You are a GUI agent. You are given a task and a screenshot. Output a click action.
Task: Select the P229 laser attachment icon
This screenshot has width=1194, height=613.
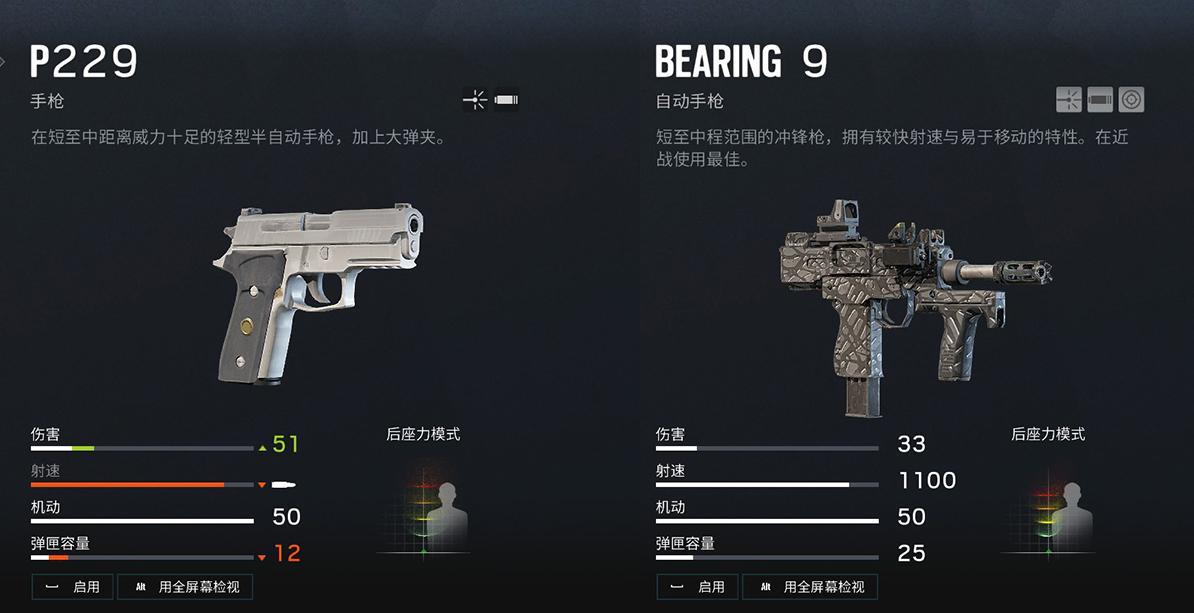475,100
